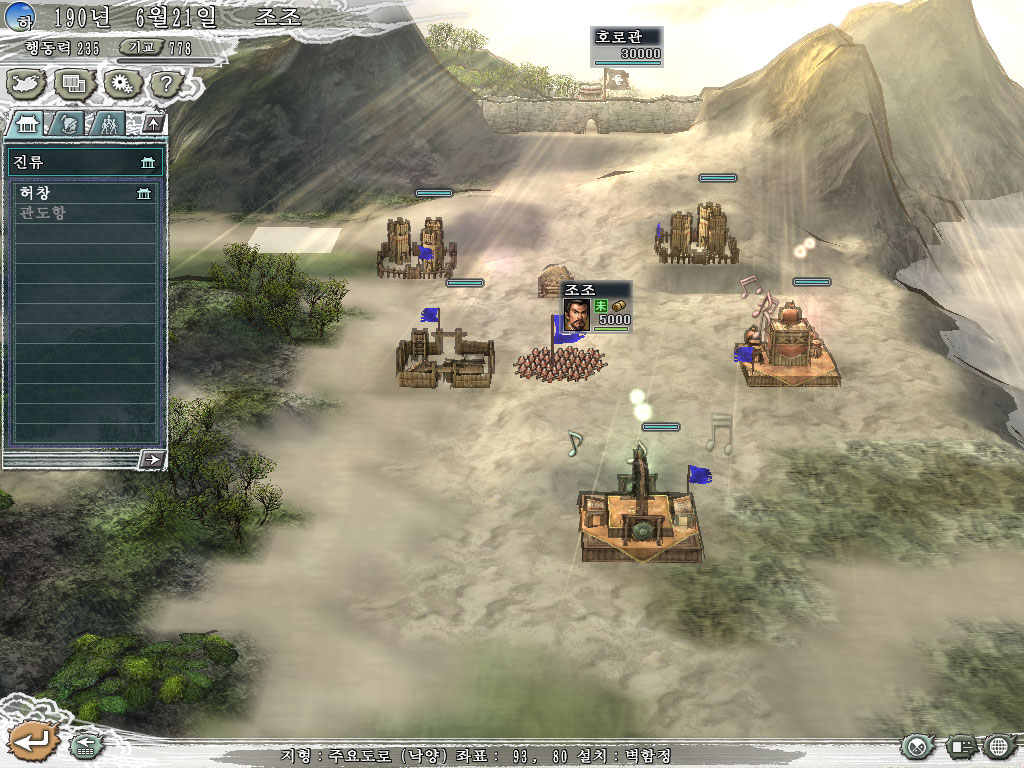Screen dimensions: 1024x768
Task: Switch to the officer helmet tab
Action: 70,124
